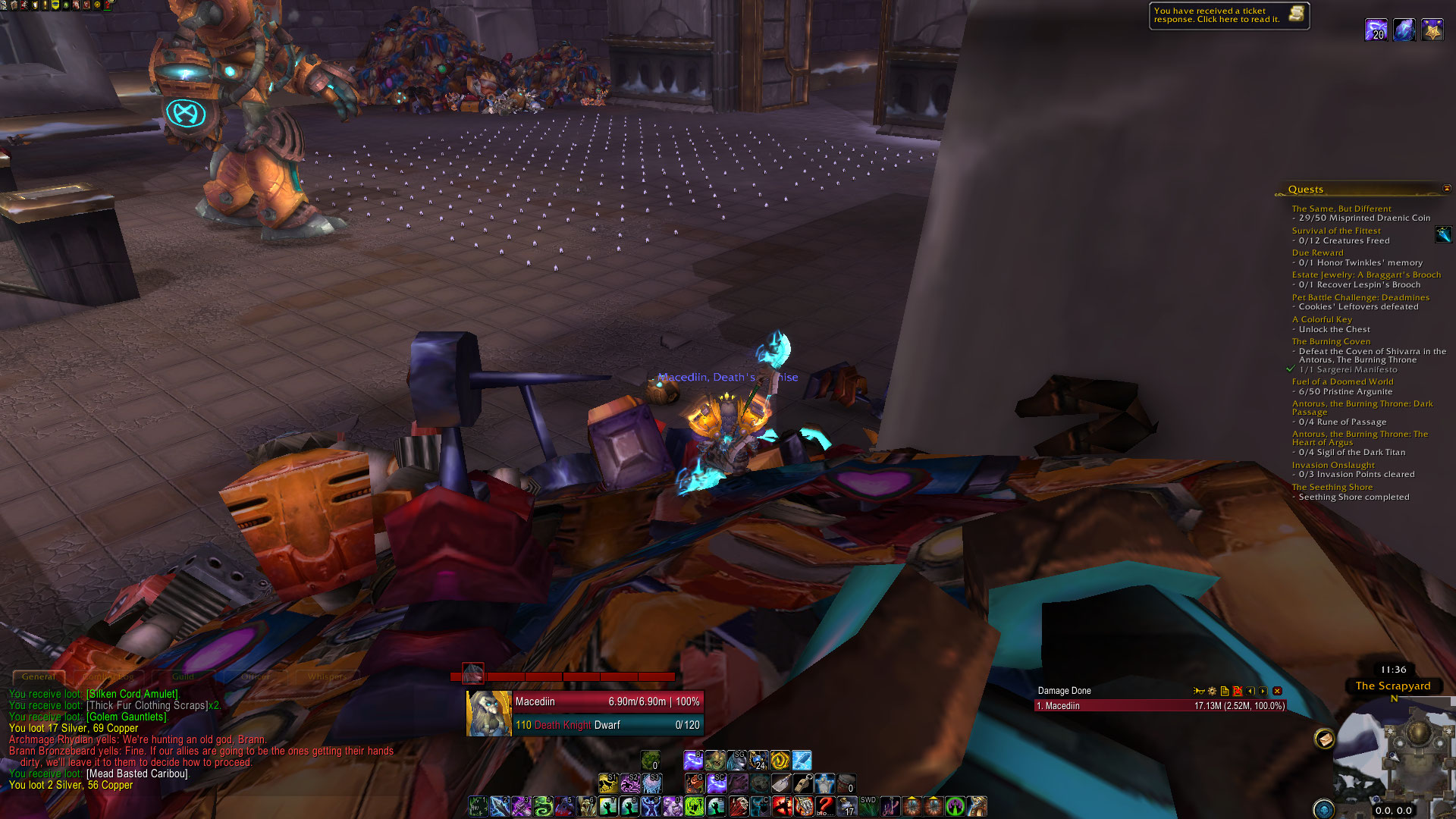Open the Golem Gauntlets item link
1456x819 pixels.
(x=127, y=717)
